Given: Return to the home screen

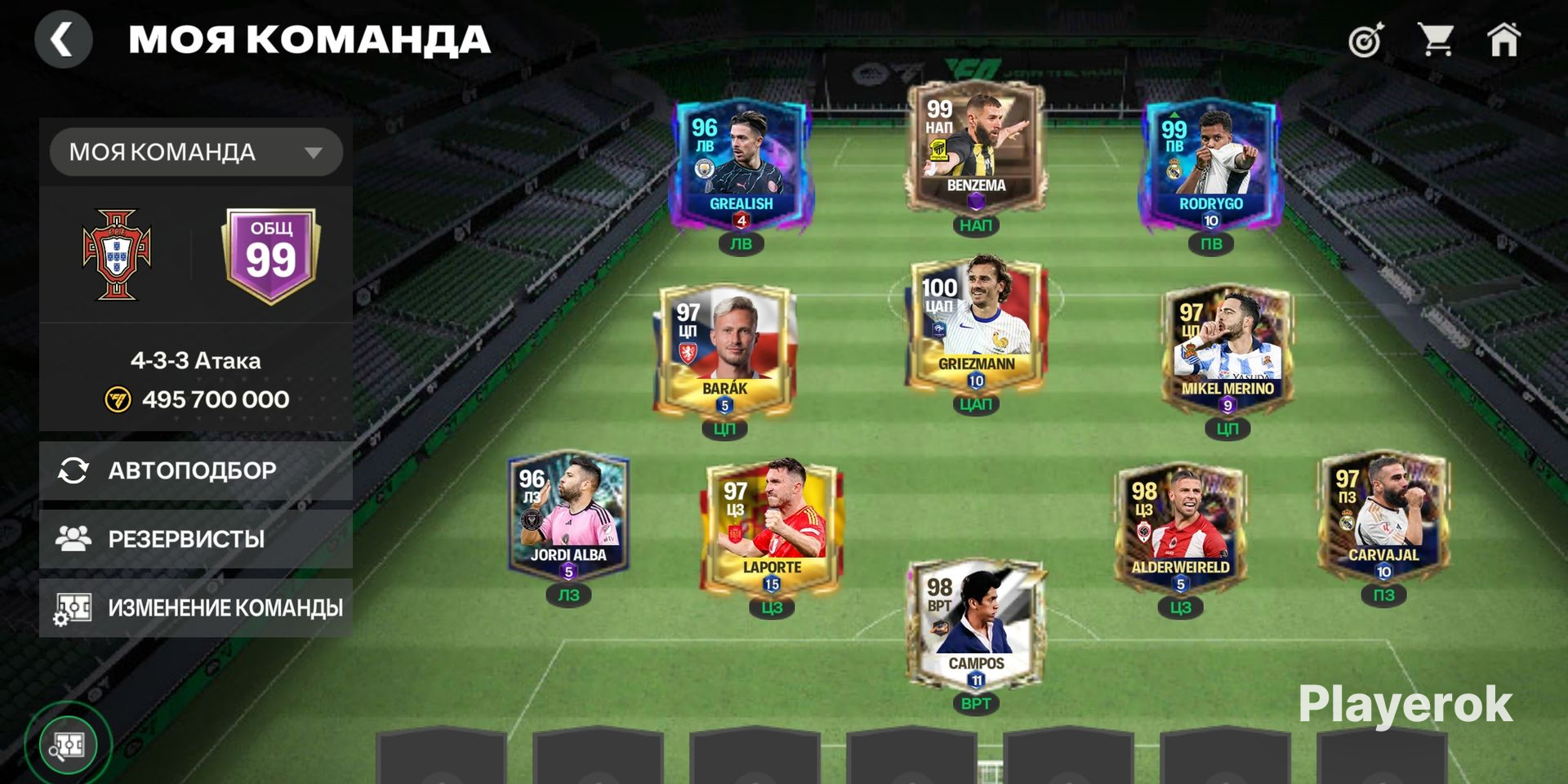Looking at the screenshot, I should point(1503,39).
